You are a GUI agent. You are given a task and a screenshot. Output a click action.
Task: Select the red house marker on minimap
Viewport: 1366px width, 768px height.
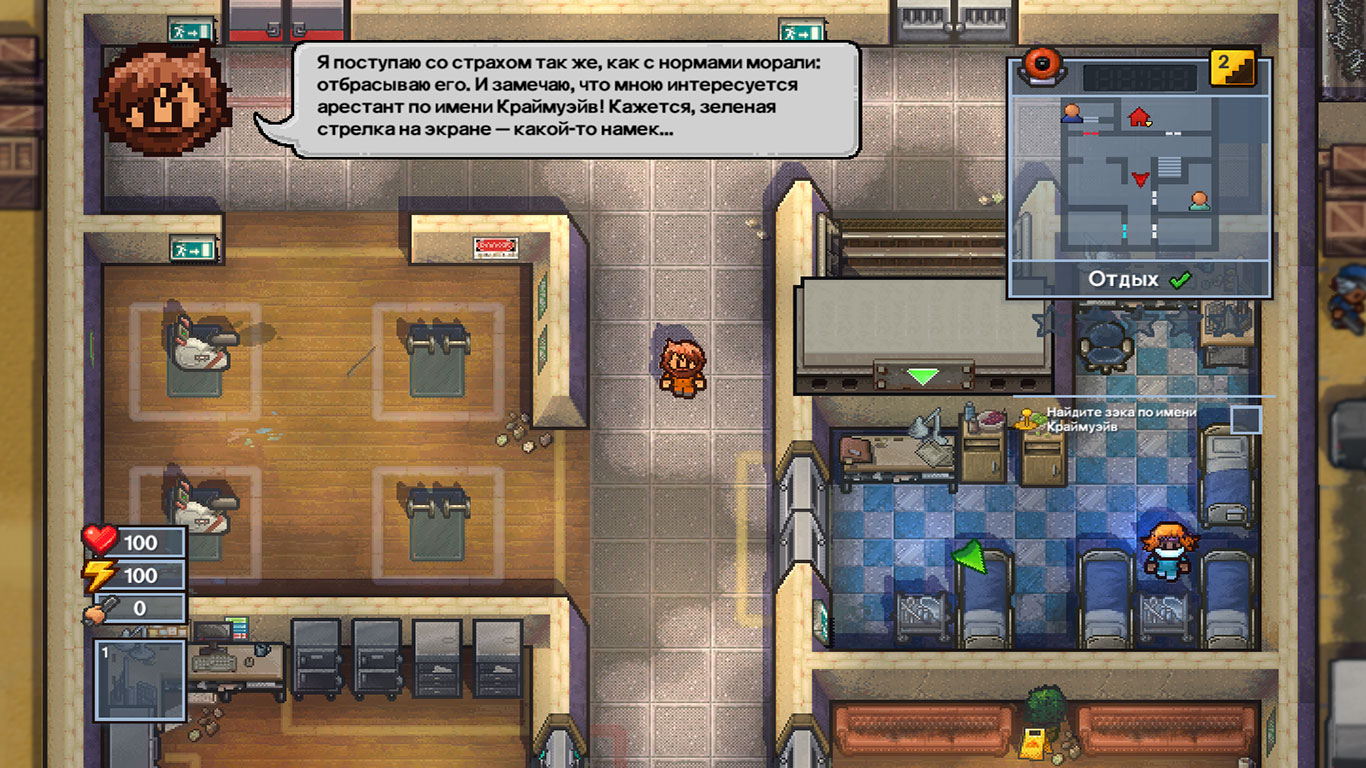click(1139, 117)
